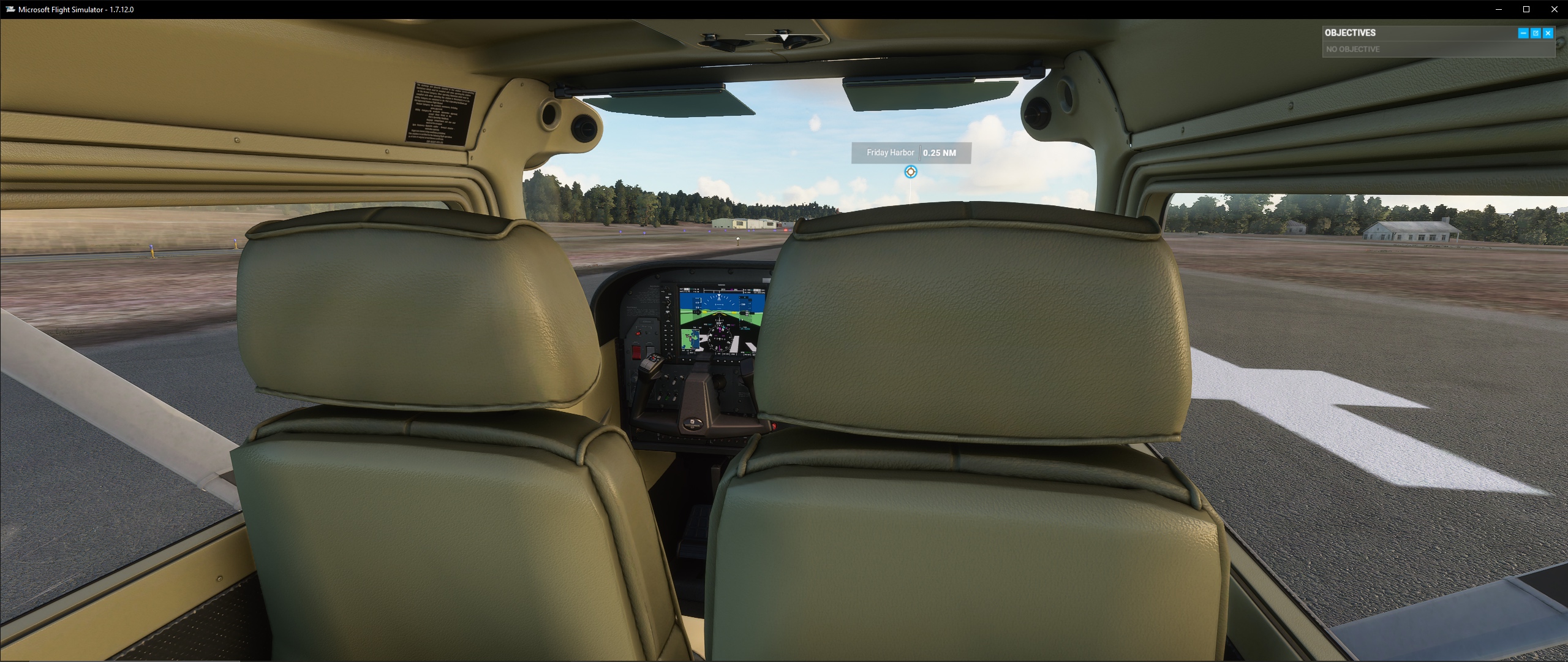Click the heading knob on the G1000 bezel
Screen dimensions: 1568x662
[668, 316]
